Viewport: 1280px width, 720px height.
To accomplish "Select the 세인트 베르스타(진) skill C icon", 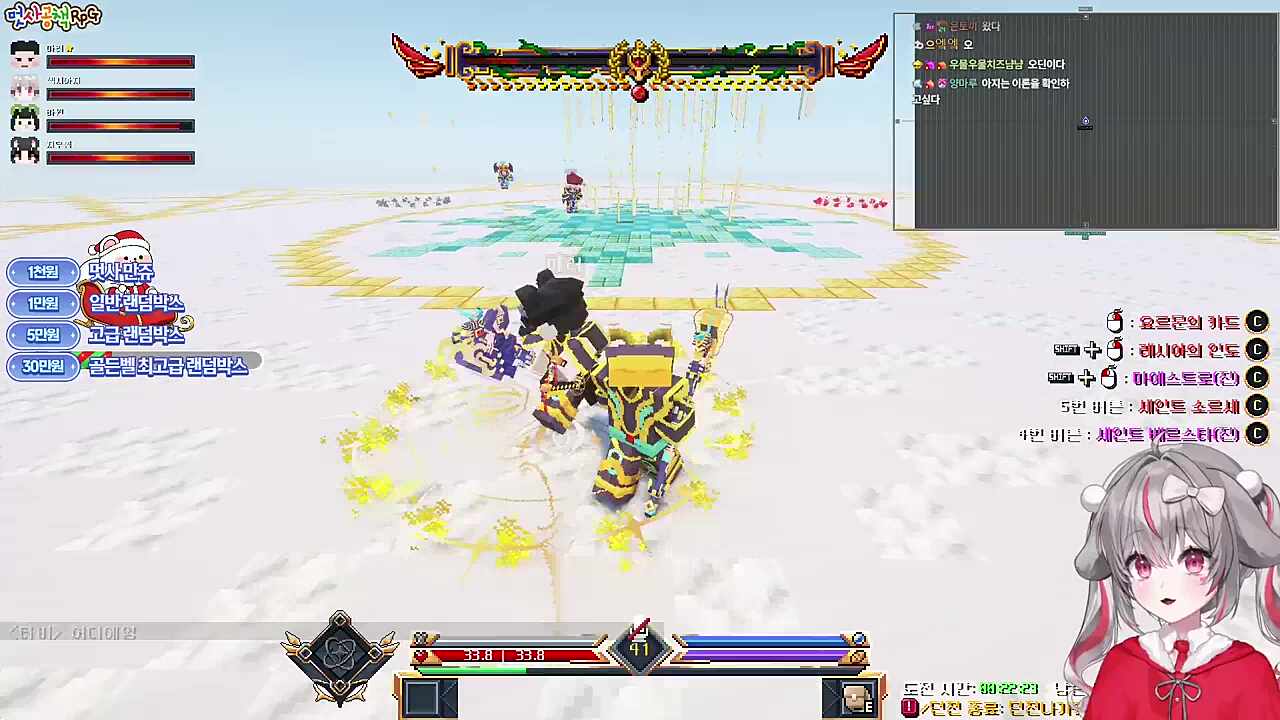I will click(x=1257, y=433).
